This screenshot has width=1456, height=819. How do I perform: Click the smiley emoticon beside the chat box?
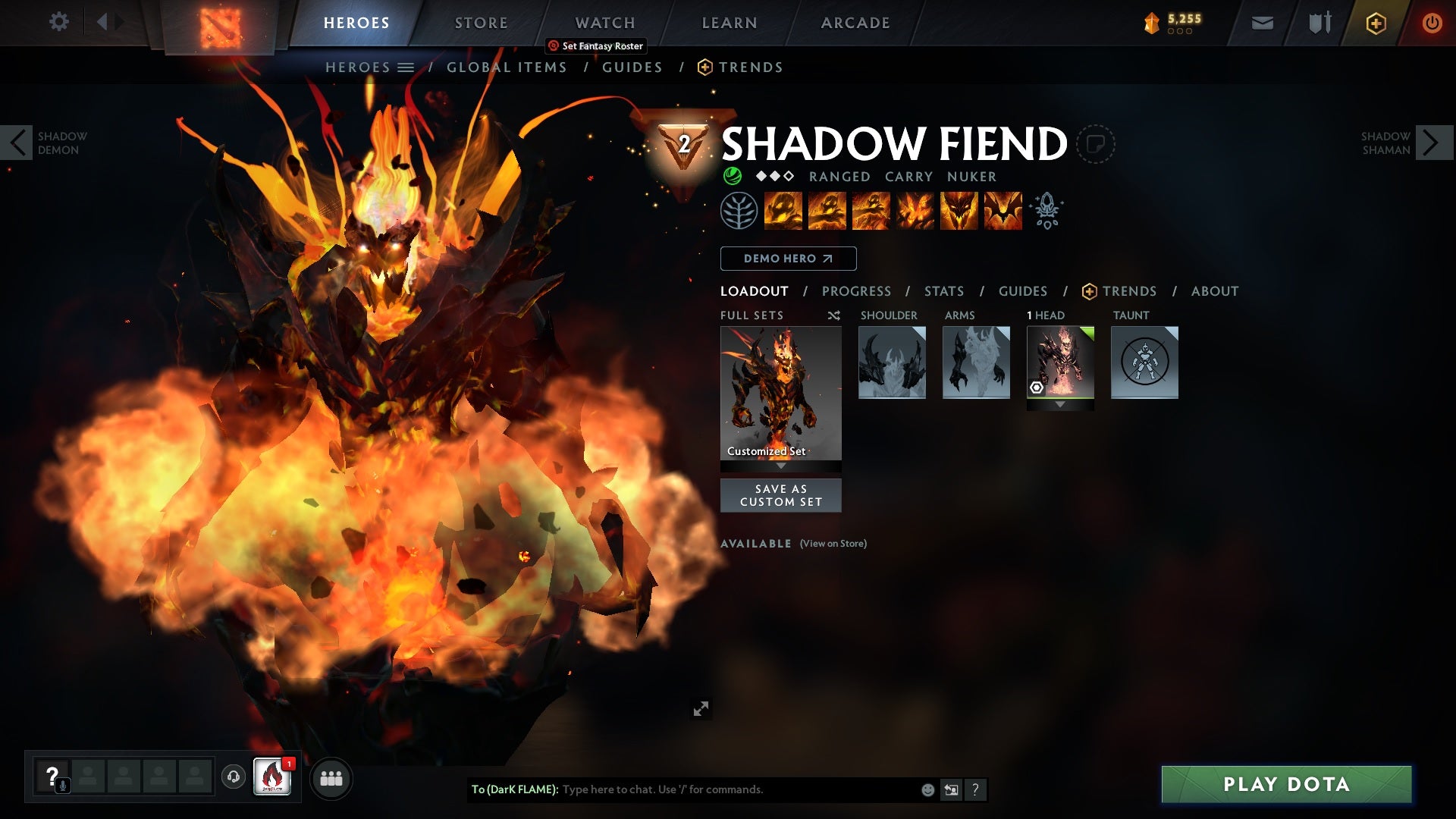[926, 789]
